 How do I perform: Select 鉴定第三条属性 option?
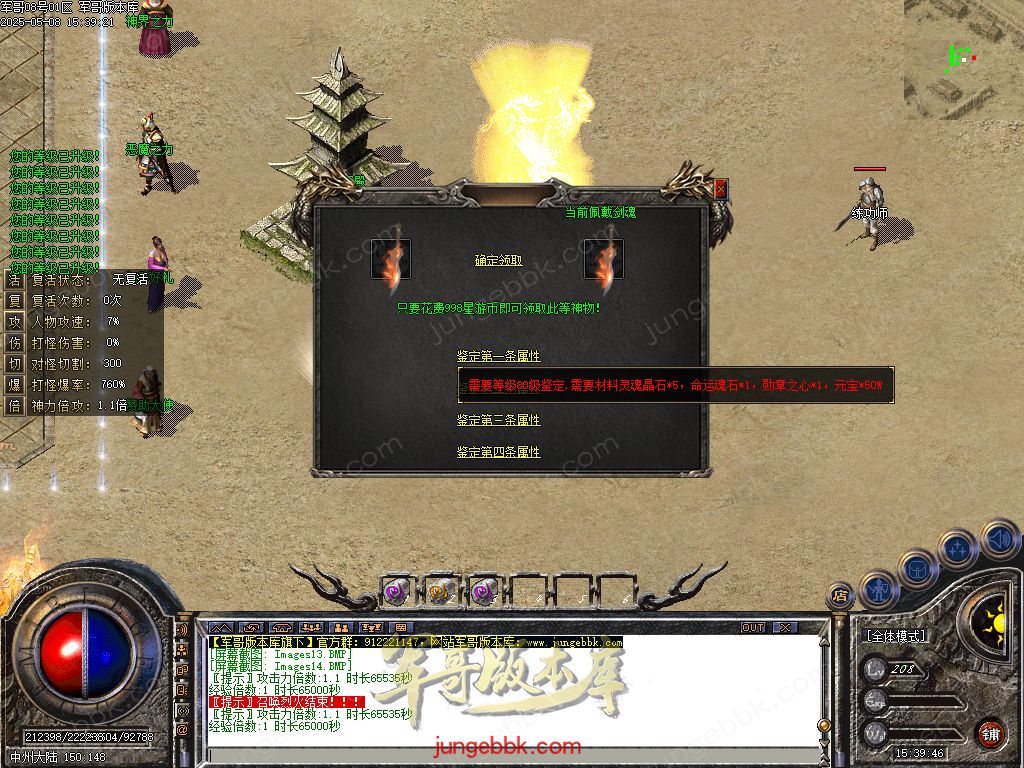[x=498, y=420]
